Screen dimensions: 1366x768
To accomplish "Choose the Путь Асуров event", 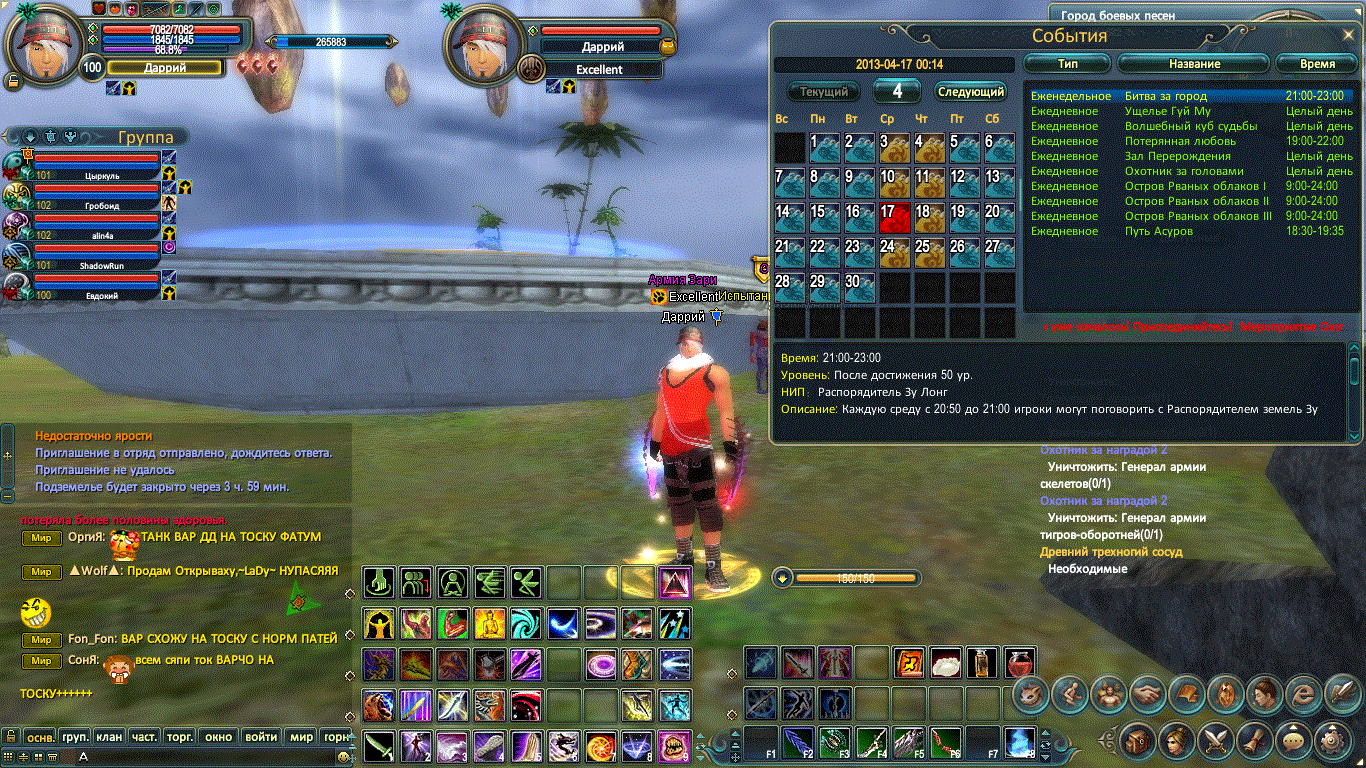I will [1158, 231].
